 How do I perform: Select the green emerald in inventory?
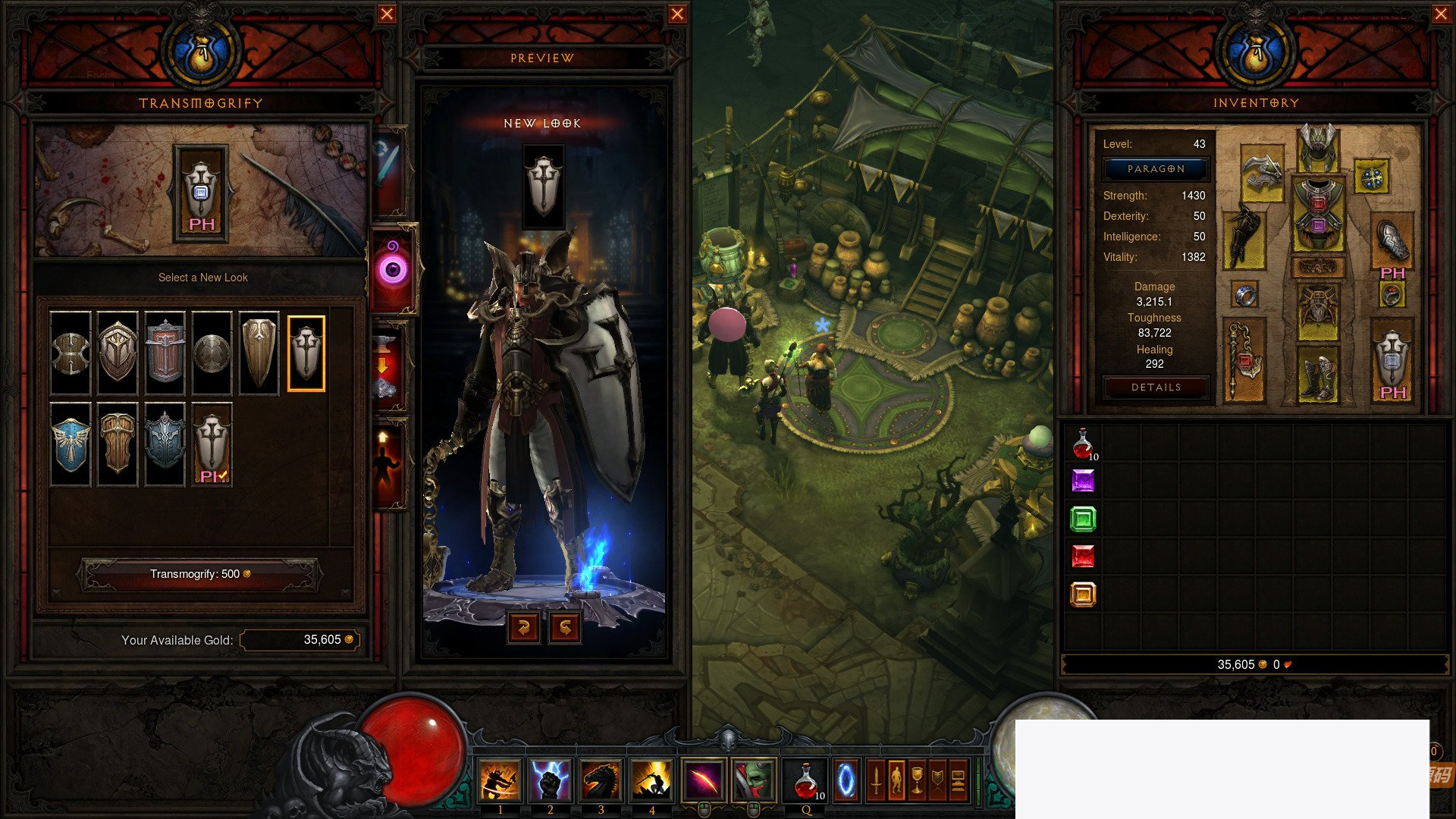pyautogui.click(x=1083, y=519)
